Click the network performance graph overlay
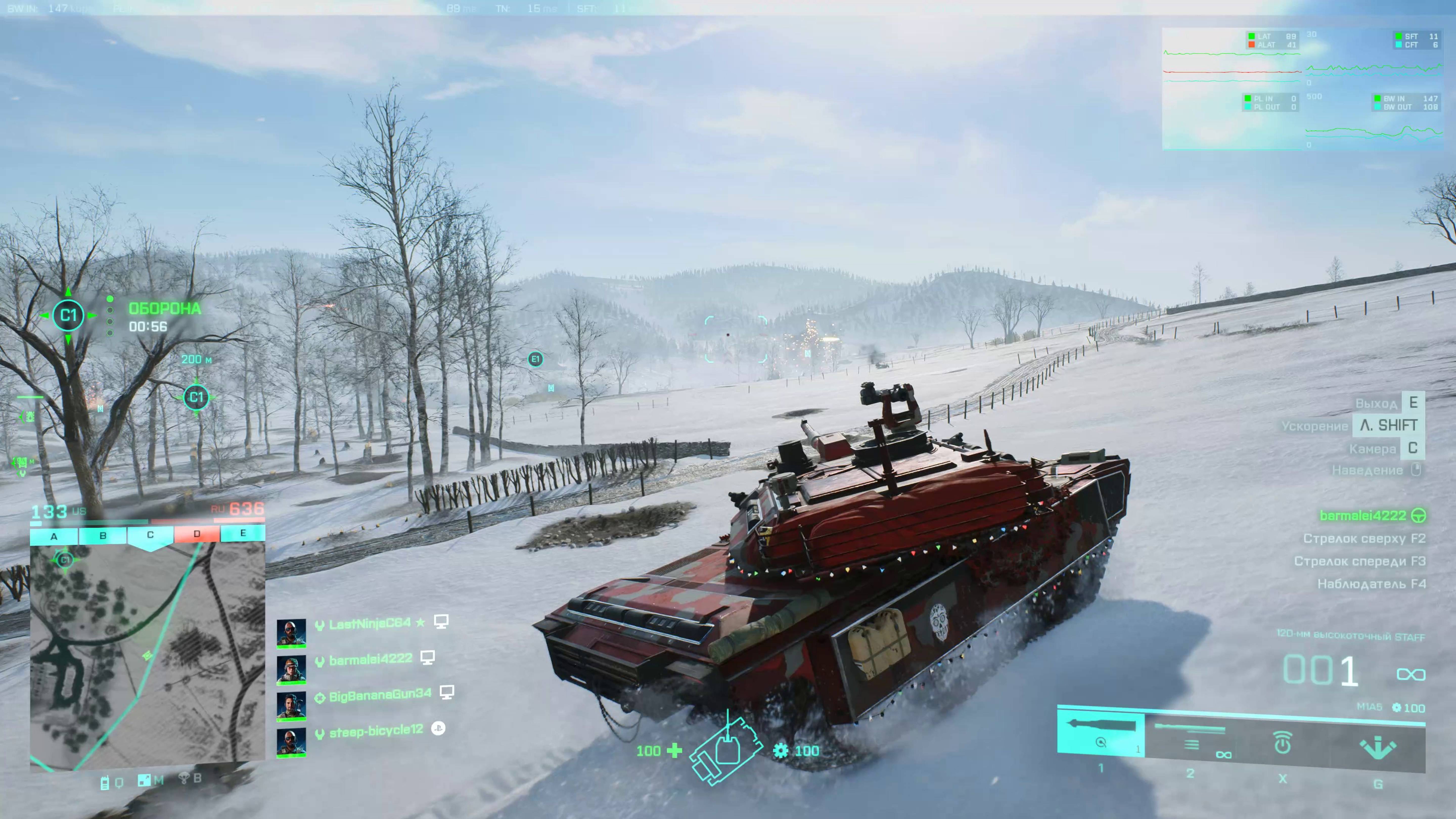The image size is (1456, 819). [1302, 89]
